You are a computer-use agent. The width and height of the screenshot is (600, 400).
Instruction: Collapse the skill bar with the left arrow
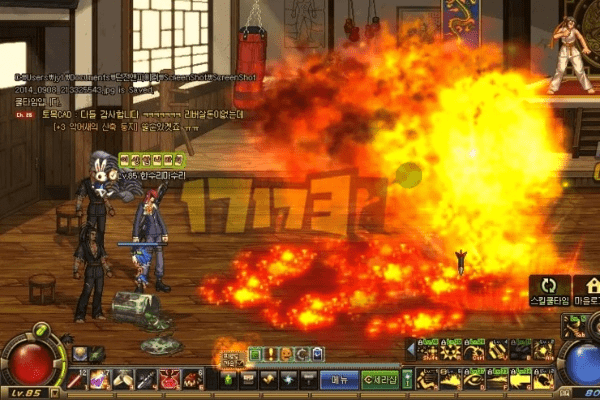coord(410,348)
